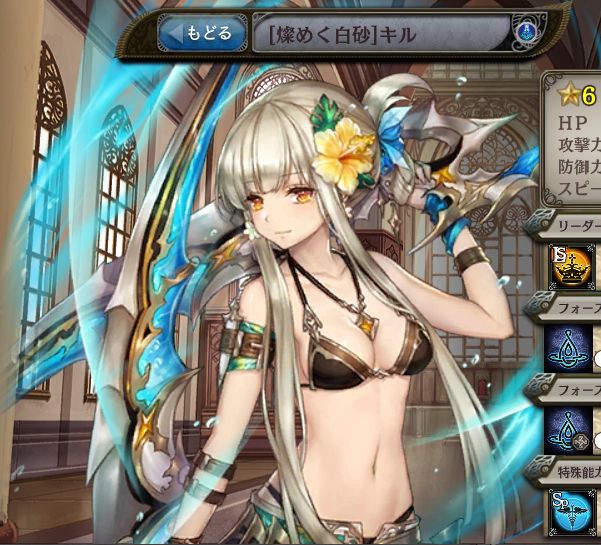Screen dimensions: 601x545
Task: View the Sp special ability icon
Action: point(568,510)
